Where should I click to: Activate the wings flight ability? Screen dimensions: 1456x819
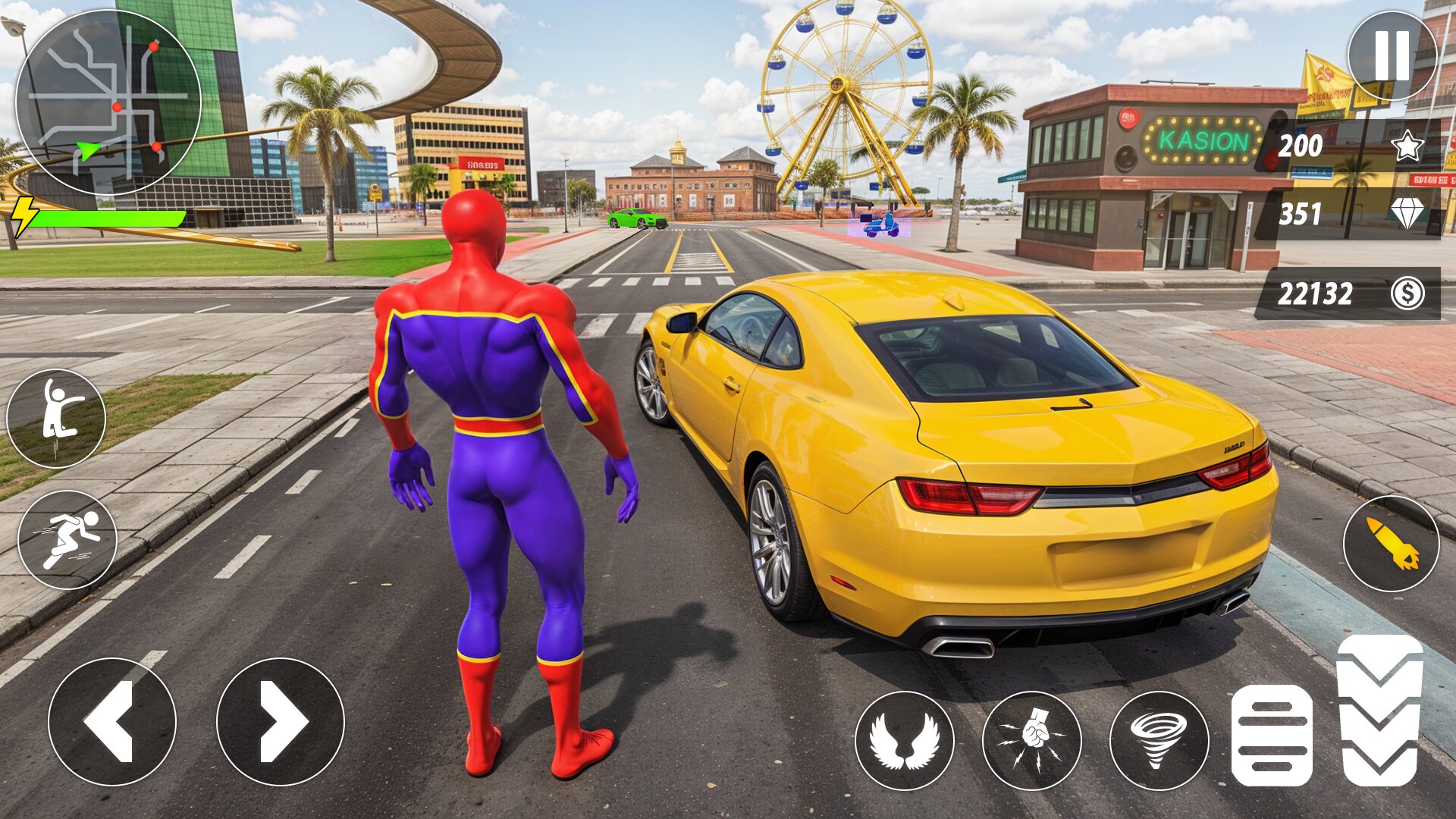coord(904,740)
